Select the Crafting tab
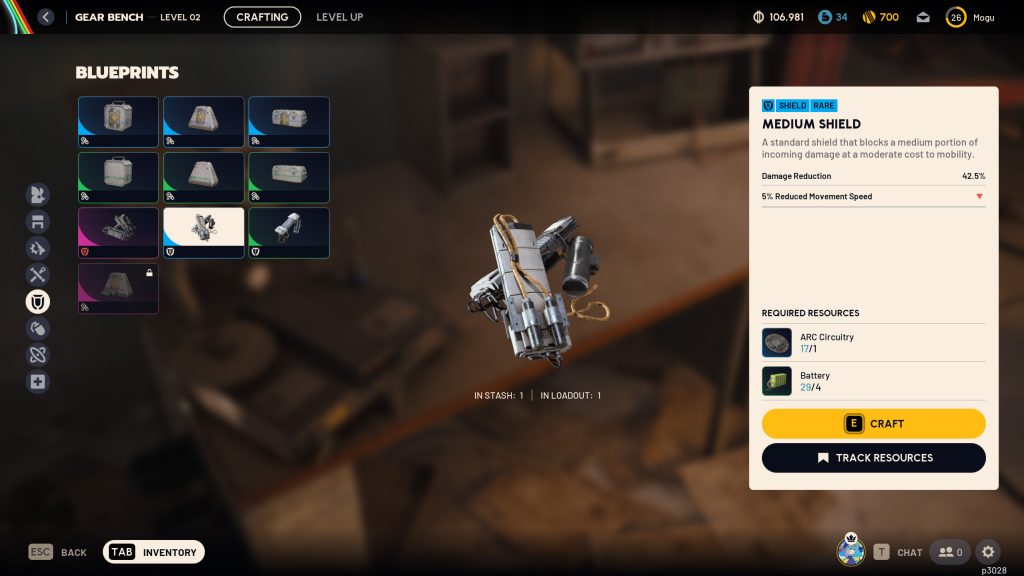Screen dimensions: 1024x576 tap(262, 17)
